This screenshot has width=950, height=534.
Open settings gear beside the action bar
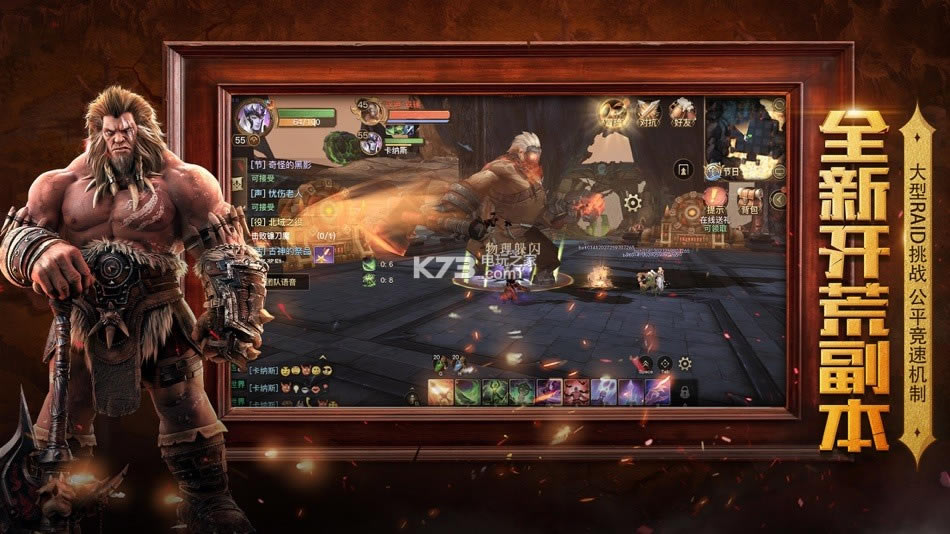pyautogui.click(x=685, y=363)
